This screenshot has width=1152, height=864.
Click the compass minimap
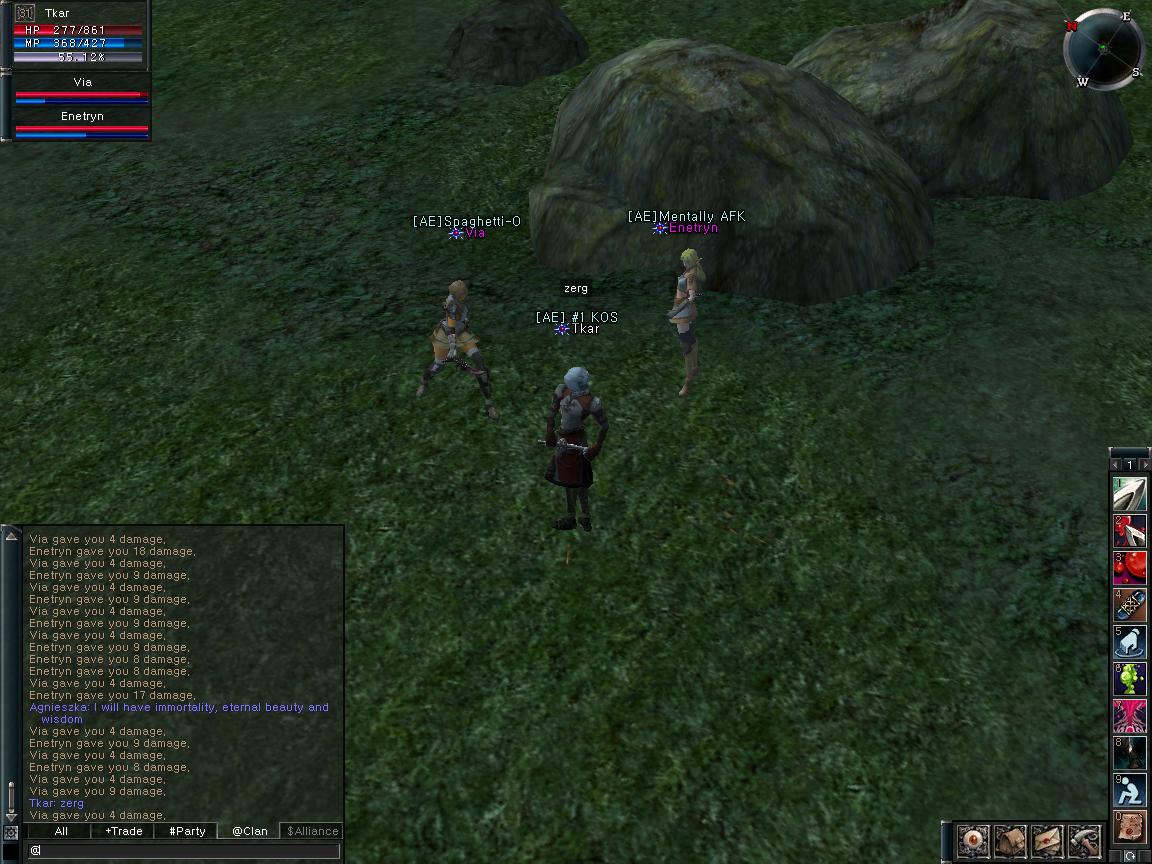click(1104, 49)
